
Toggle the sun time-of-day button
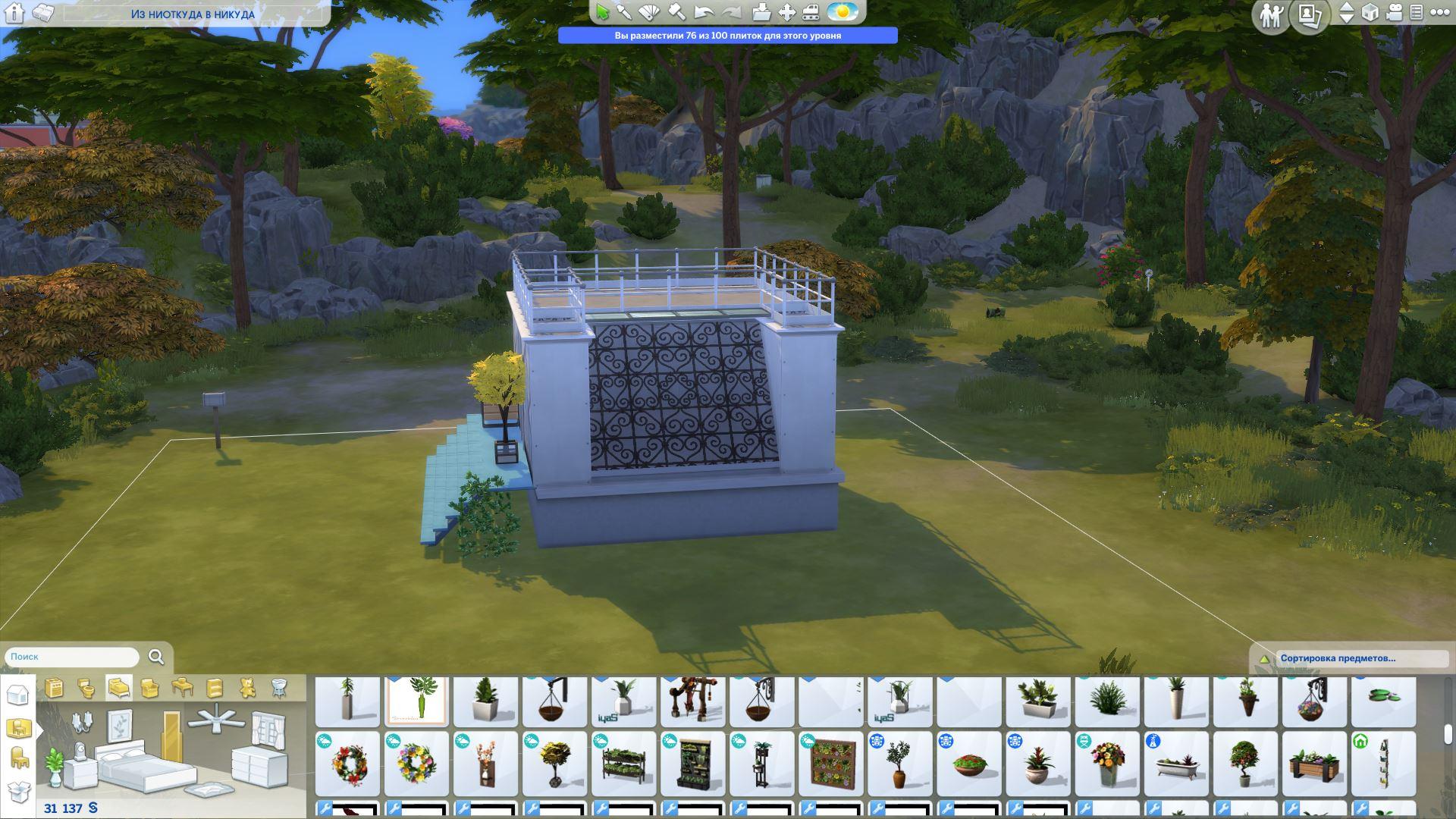(x=842, y=12)
